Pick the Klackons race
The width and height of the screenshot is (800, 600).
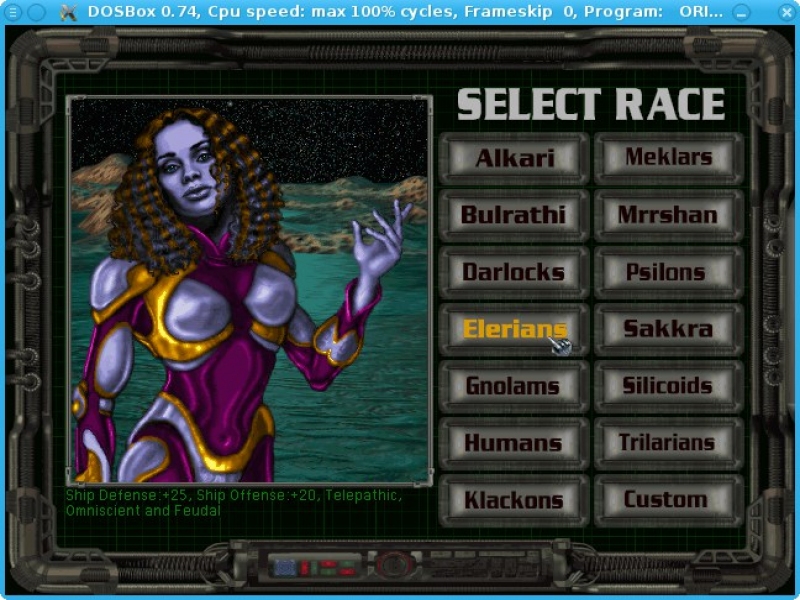514,500
